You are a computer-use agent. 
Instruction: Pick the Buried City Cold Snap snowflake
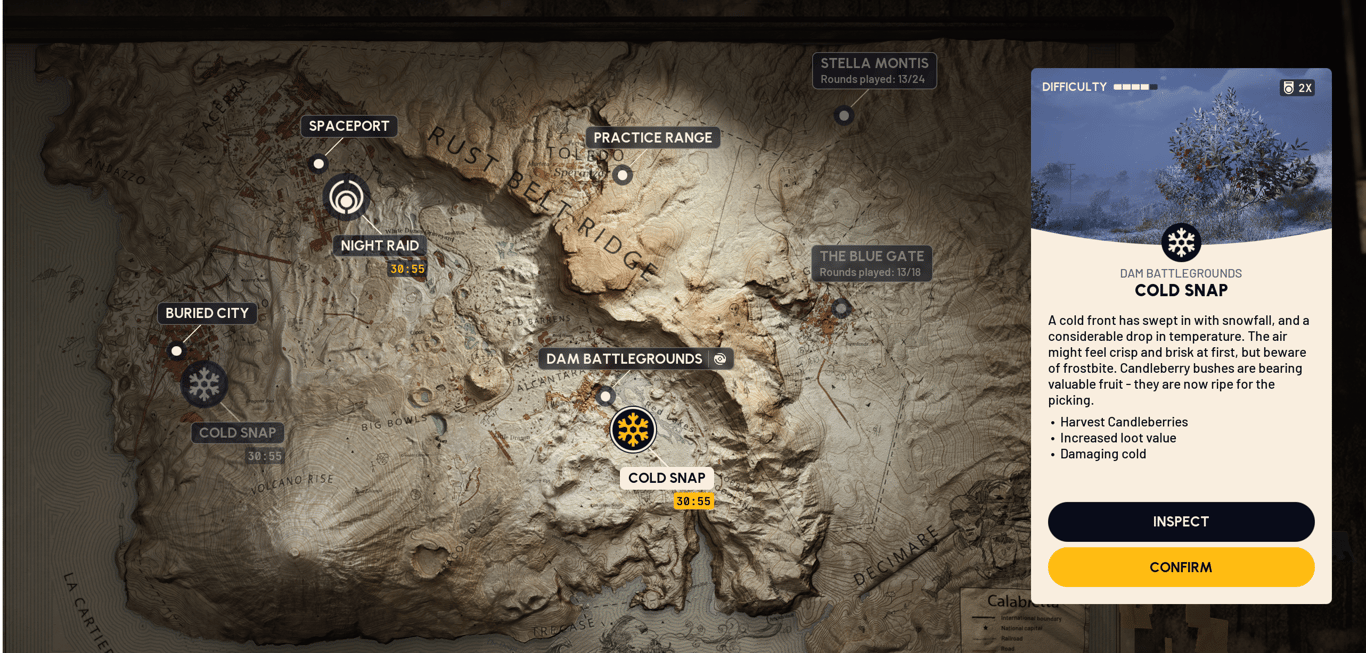pos(204,384)
